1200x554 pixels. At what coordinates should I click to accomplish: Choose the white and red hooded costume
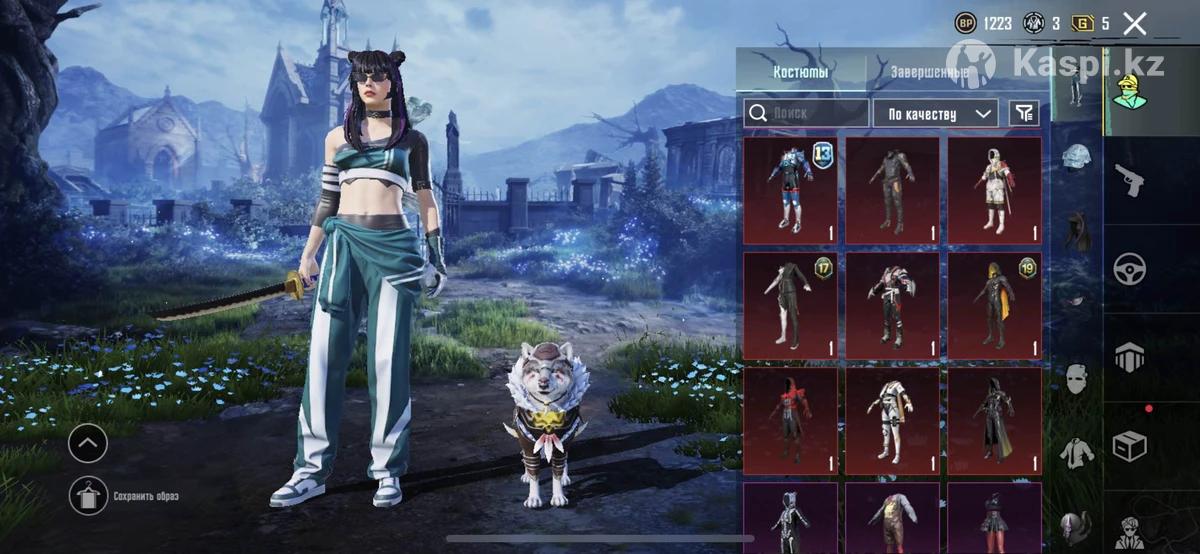point(994,191)
